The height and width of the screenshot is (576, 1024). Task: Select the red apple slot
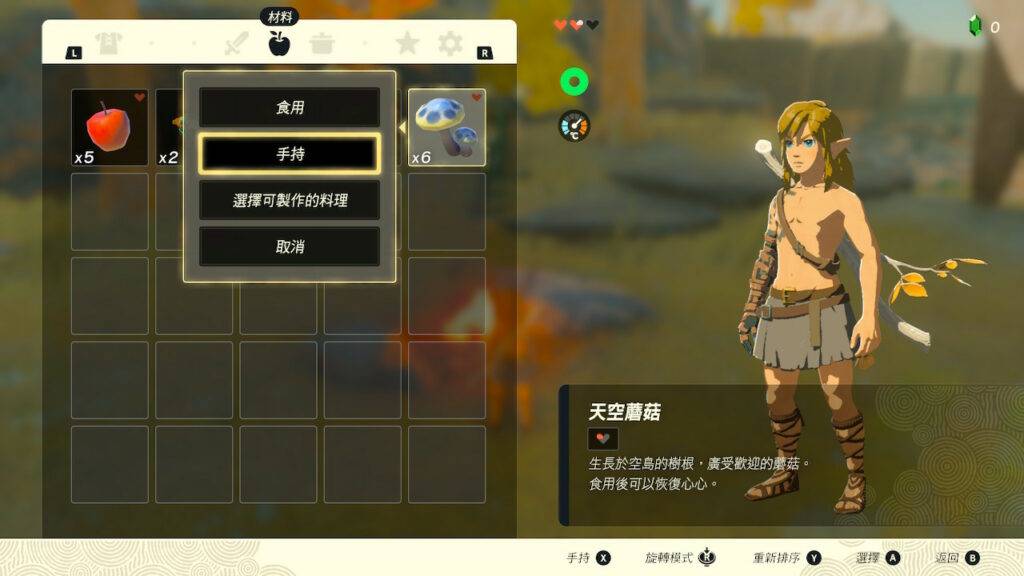pyautogui.click(x=109, y=128)
